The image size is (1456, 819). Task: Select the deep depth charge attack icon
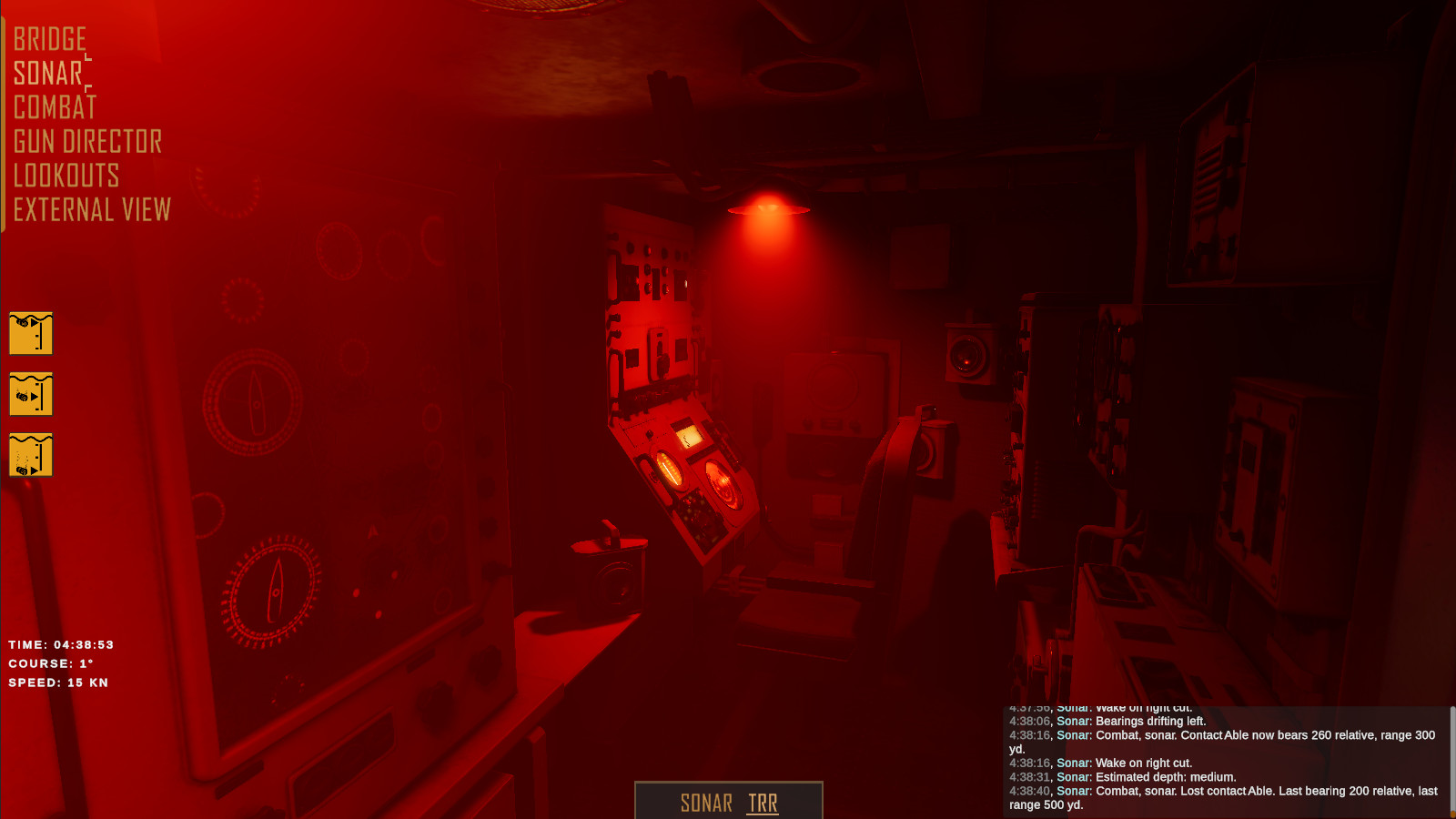click(x=31, y=456)
